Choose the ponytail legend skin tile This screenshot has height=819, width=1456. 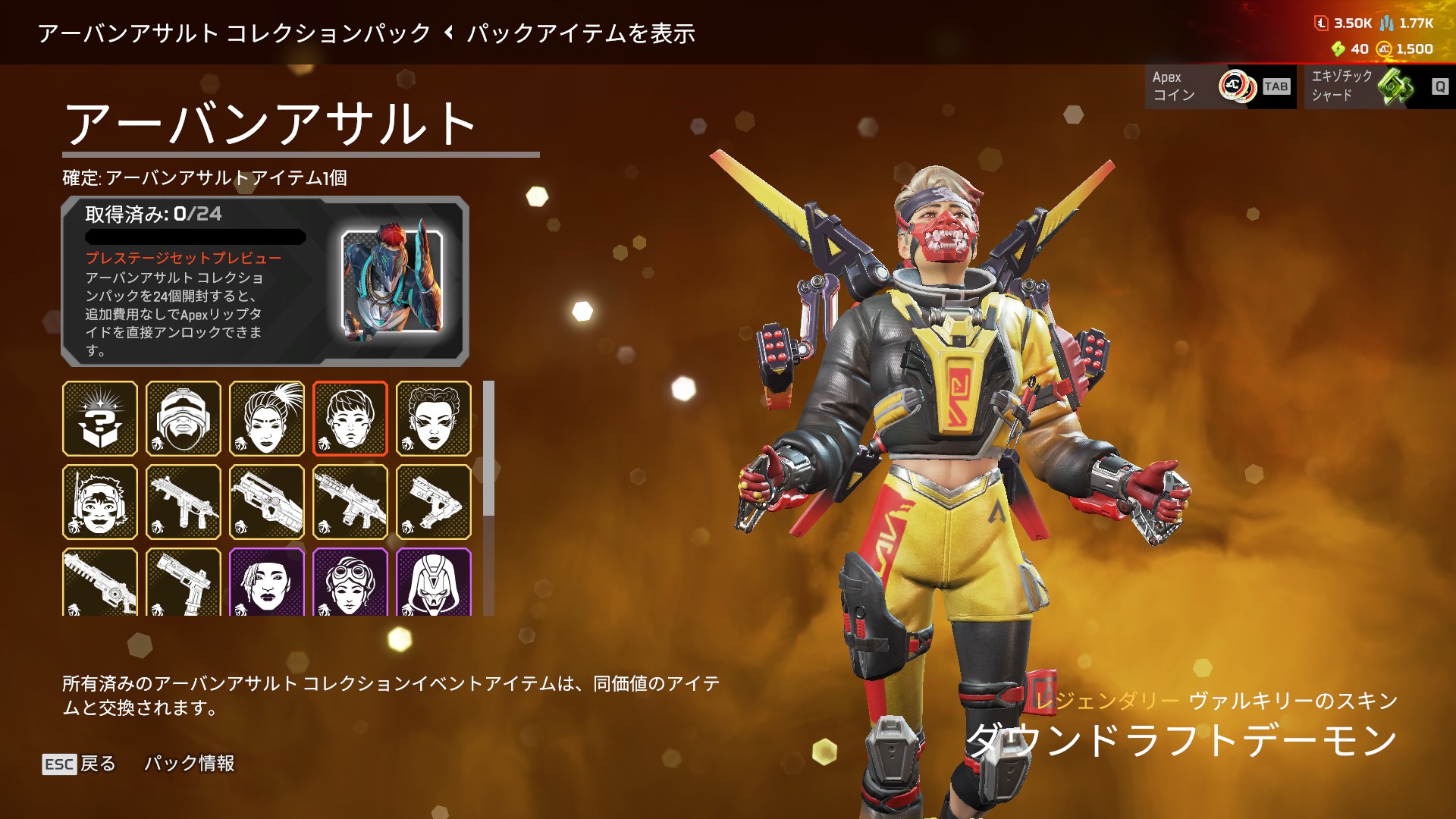[267, 419]
